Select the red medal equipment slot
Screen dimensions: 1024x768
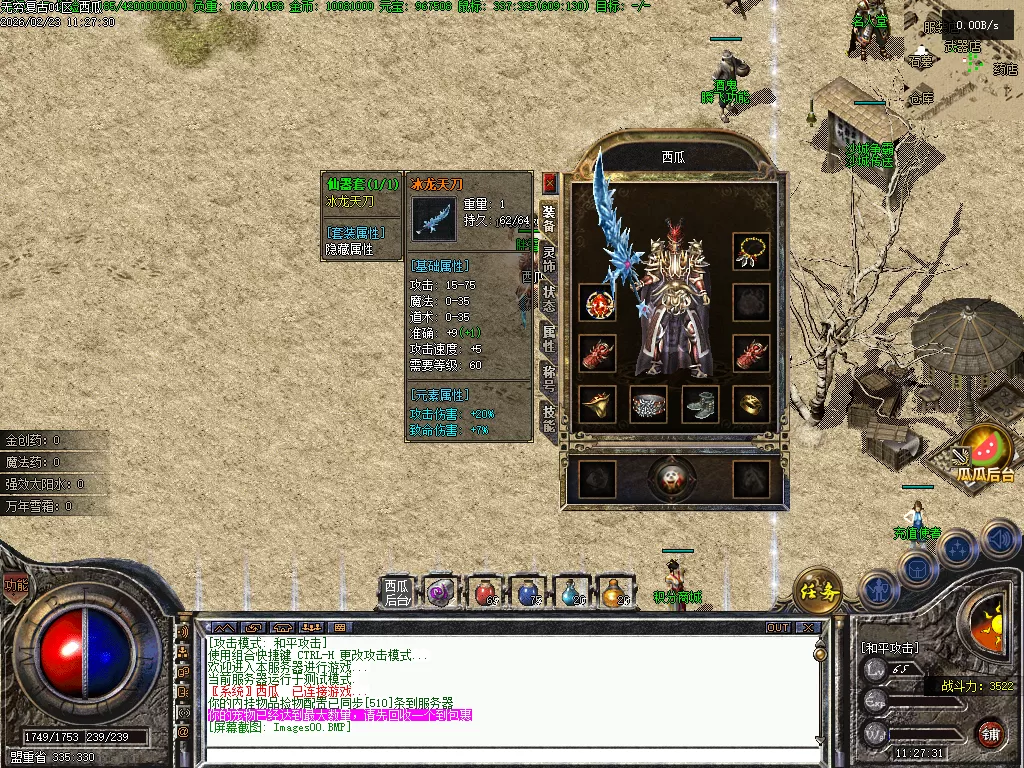[597, 302]
